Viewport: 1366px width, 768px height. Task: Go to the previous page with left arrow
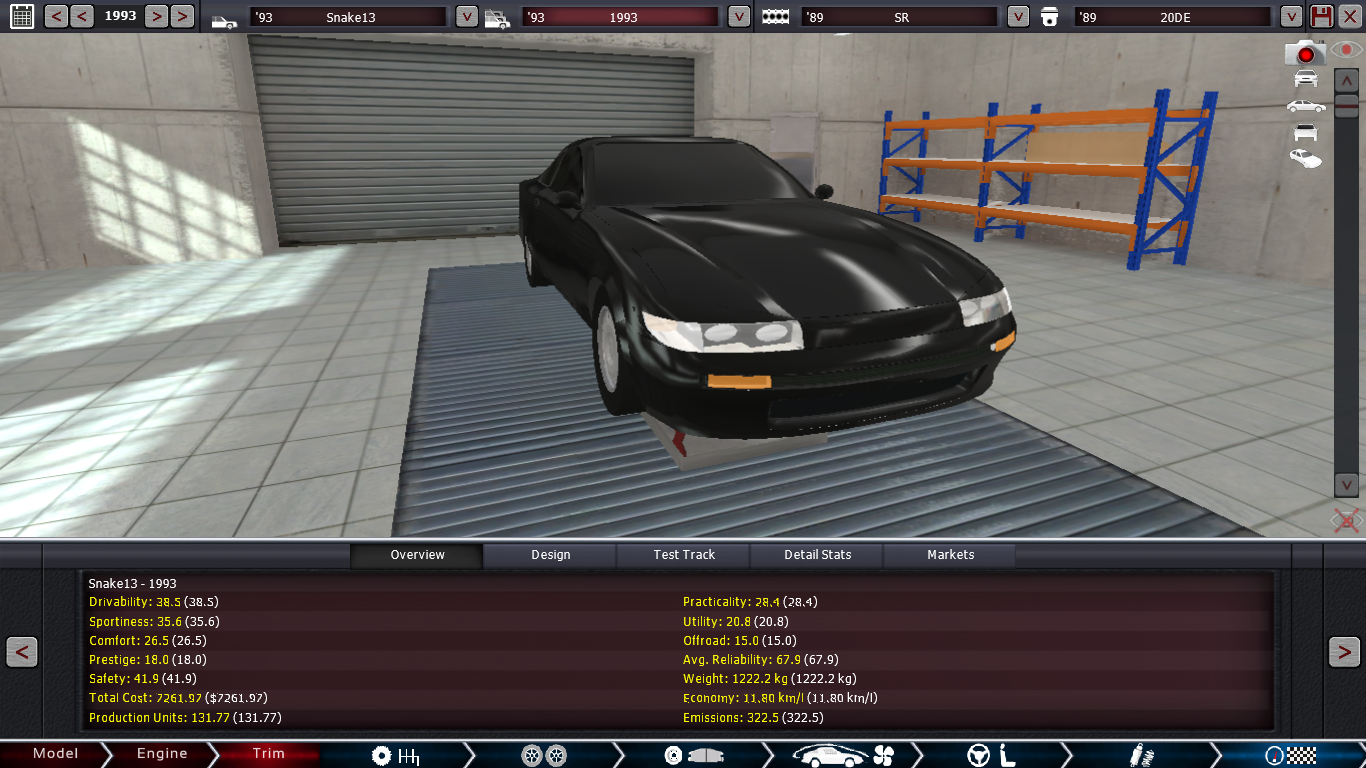pos(22,652)
